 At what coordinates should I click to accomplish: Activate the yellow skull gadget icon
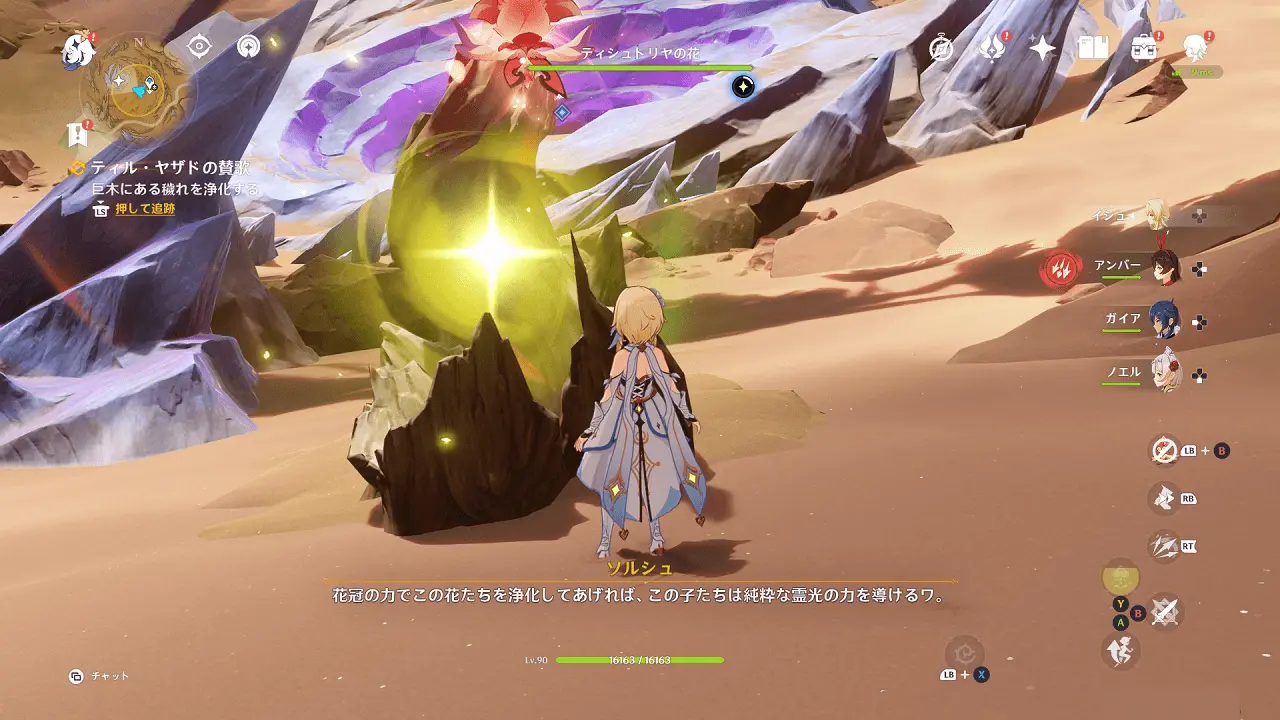pos(1120,577)
